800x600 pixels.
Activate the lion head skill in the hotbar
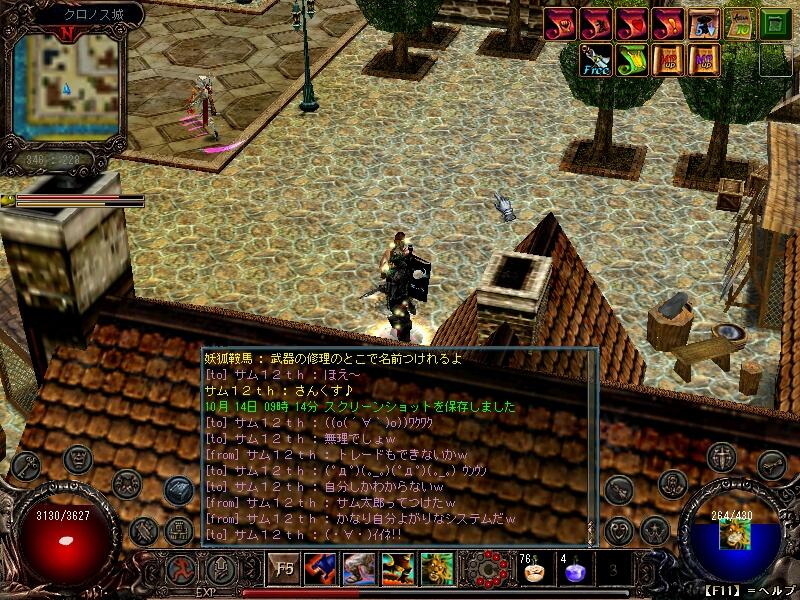[x=437, y=569]
